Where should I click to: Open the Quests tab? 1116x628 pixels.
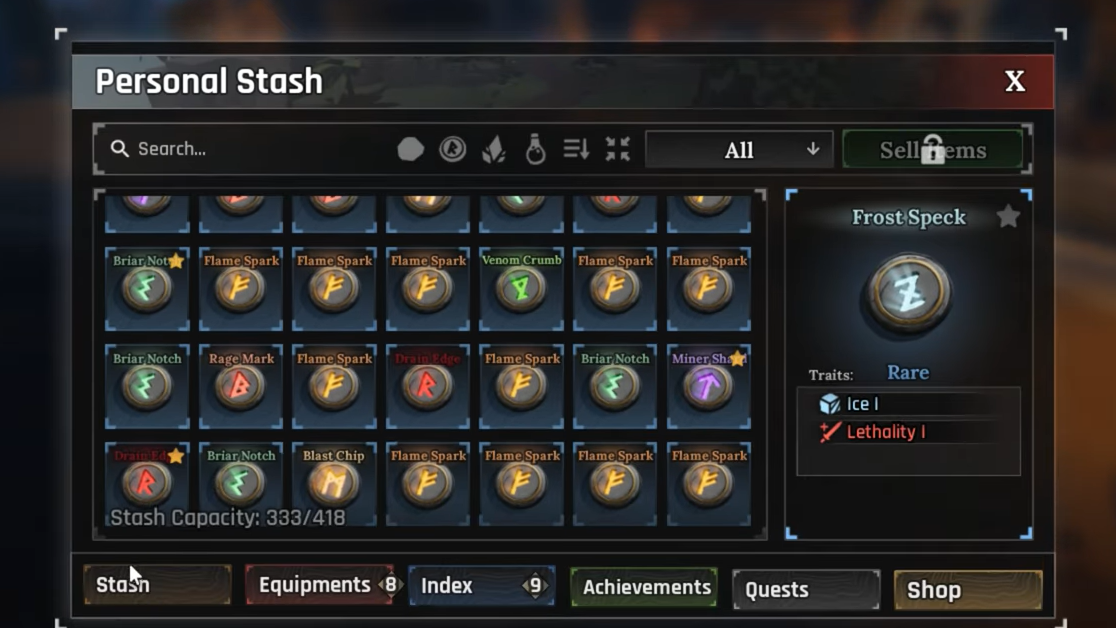pos(805,590)
